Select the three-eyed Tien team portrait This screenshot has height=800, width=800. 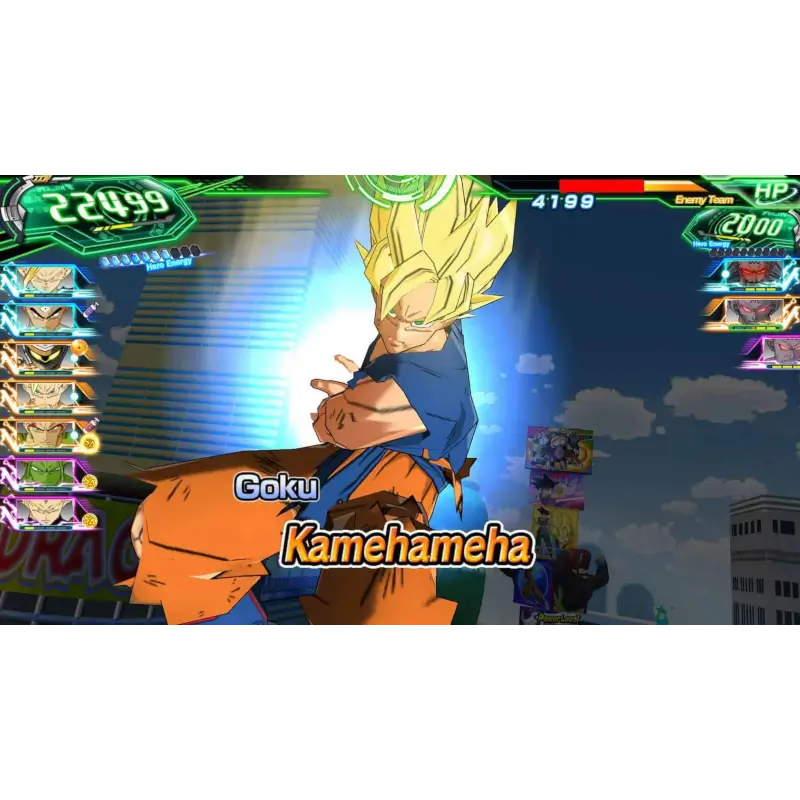45,318
